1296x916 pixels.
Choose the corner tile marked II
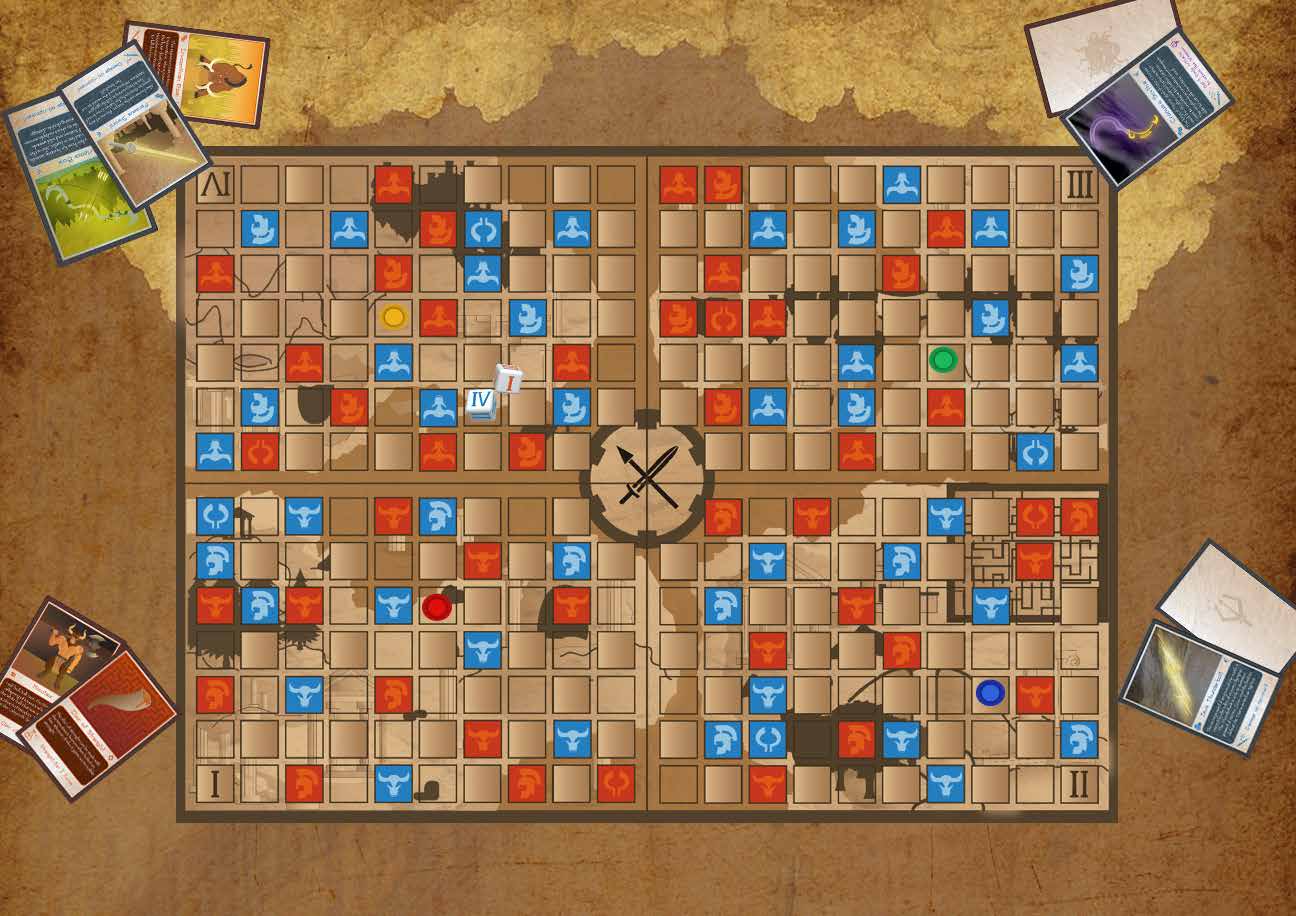1079,783
